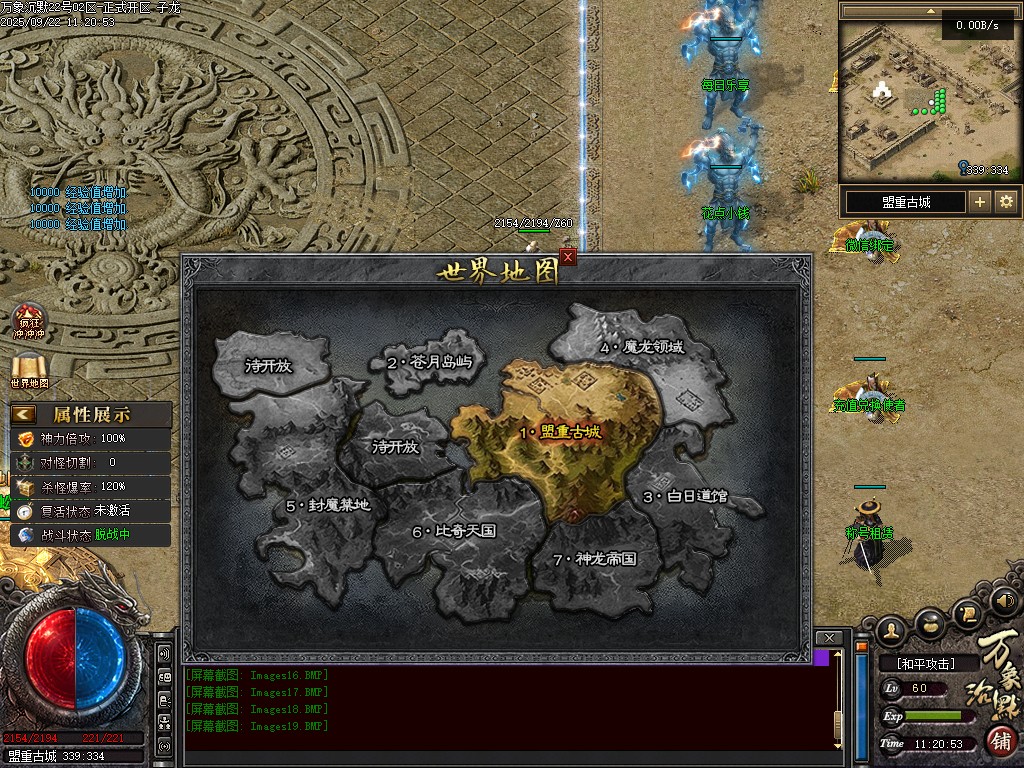Choose 苍月岛屿 on the world map
The height and width of the screenshot is (768, 1024).
point(428,362)
